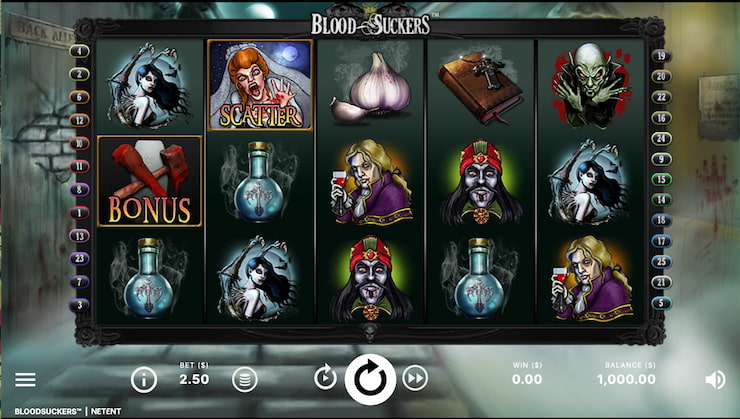Show payline 23 indicator

pyautogui.click(x=79, y=257)
